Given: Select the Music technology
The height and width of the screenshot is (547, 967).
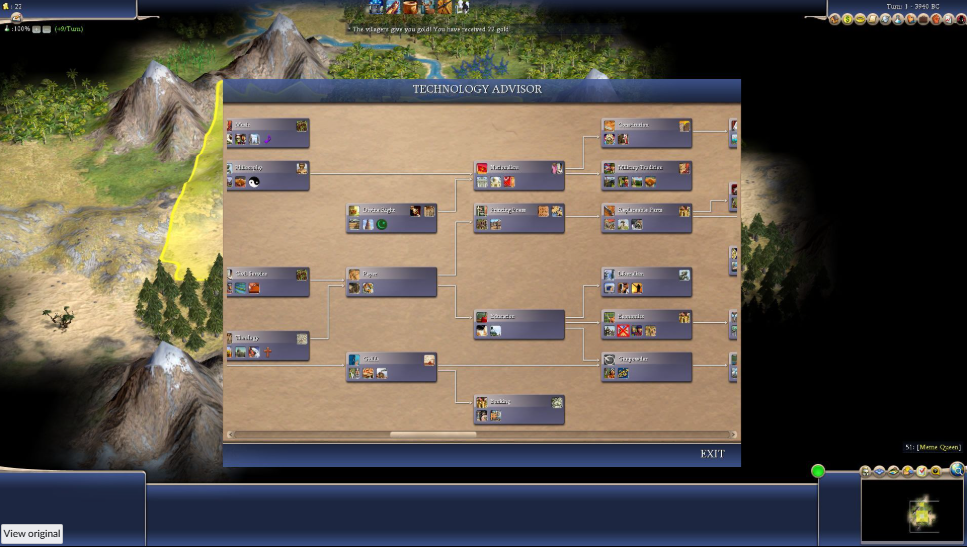Looking at the screenshot, I should pos(267,132).
